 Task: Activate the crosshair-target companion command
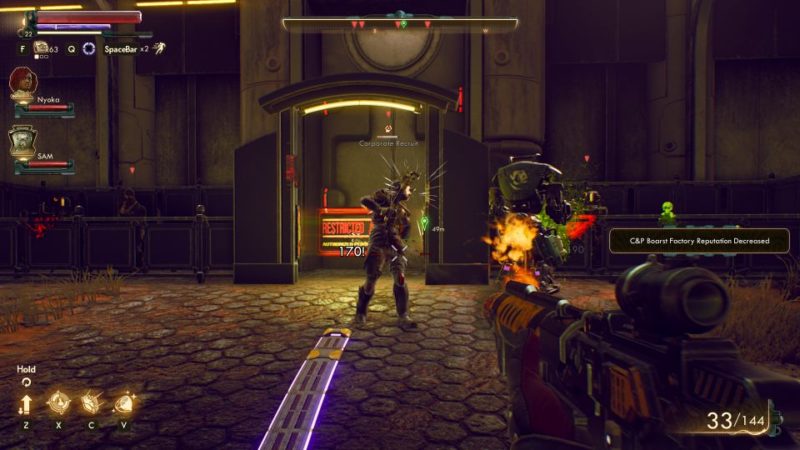pyautogui.click(x=57, y=403)
